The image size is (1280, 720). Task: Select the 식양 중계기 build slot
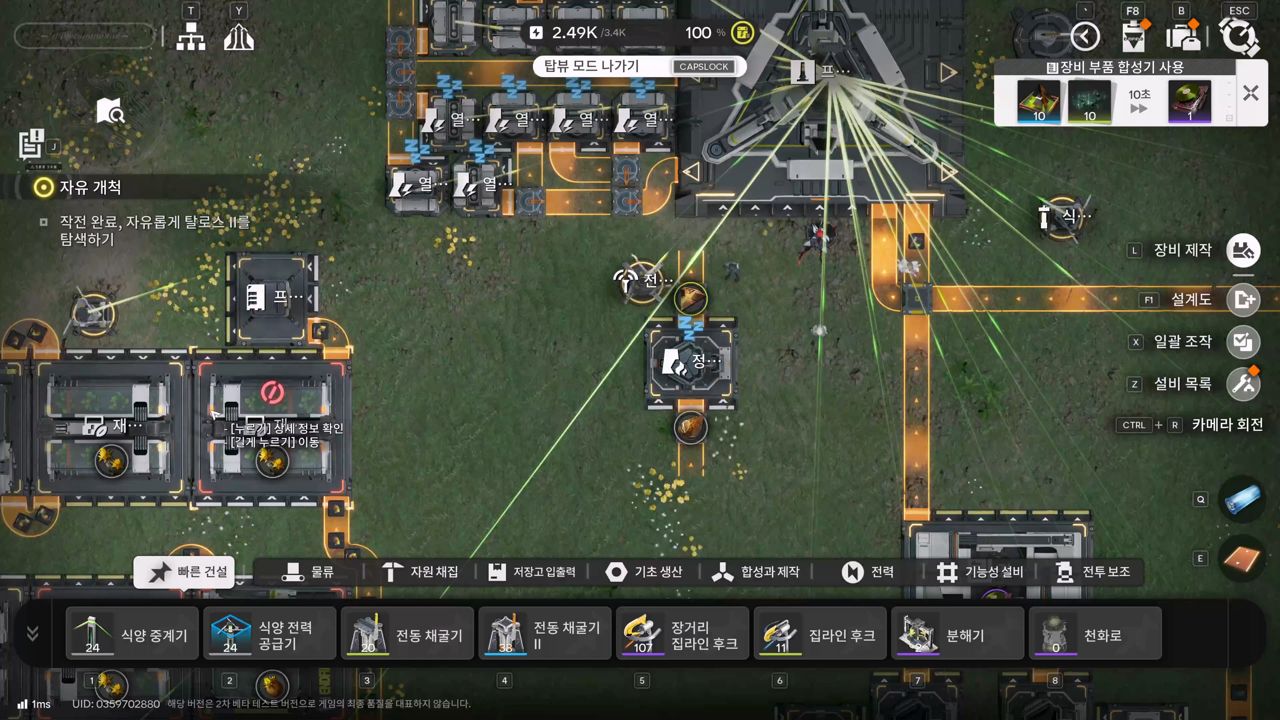[x=133, y=634]
